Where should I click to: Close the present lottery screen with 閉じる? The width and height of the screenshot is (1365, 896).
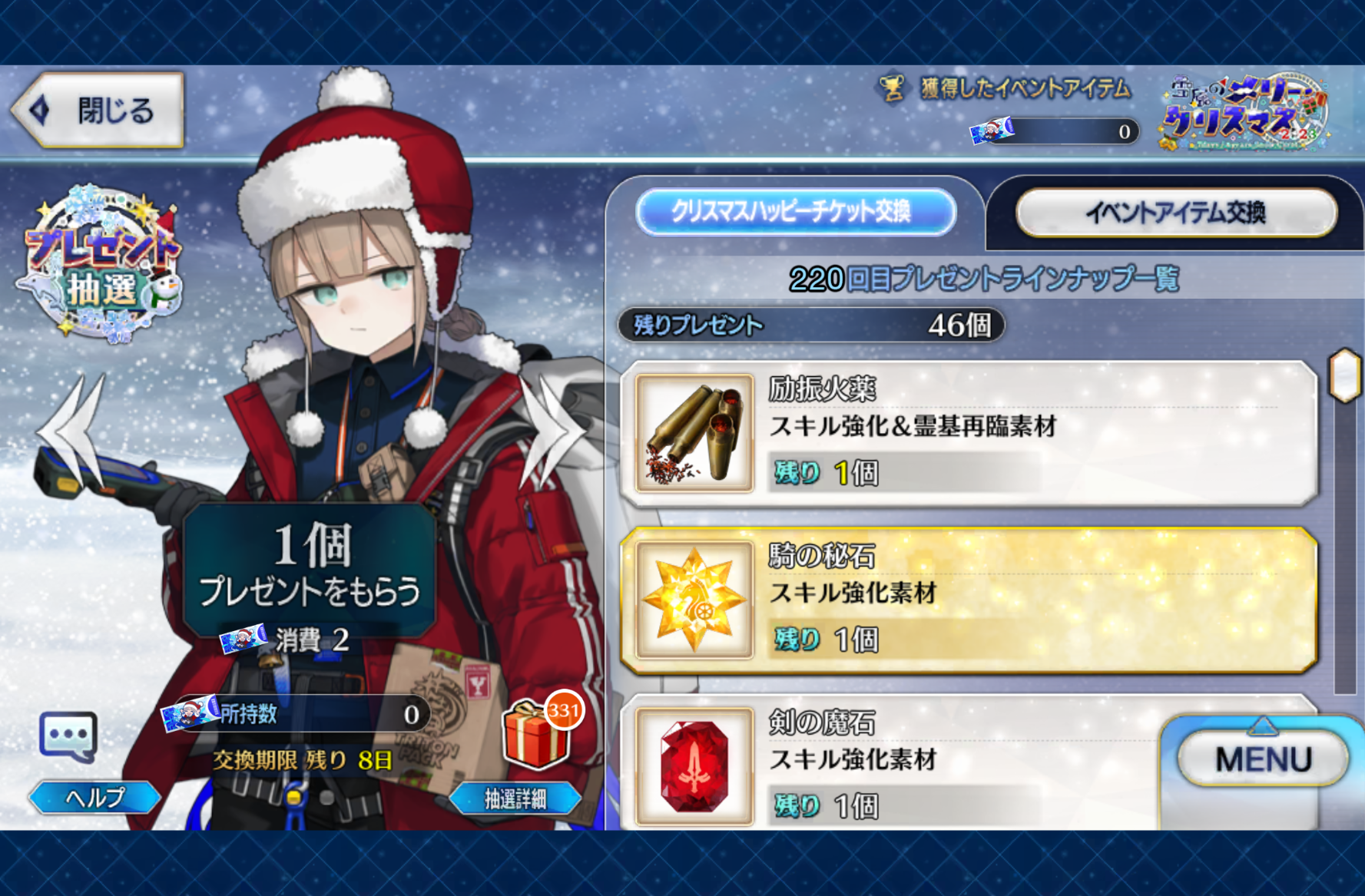pos(99,111)
